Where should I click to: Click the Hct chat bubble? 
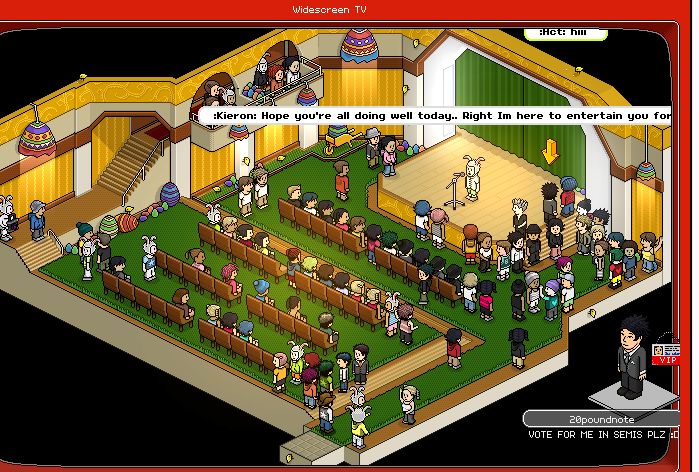(567, 32)
